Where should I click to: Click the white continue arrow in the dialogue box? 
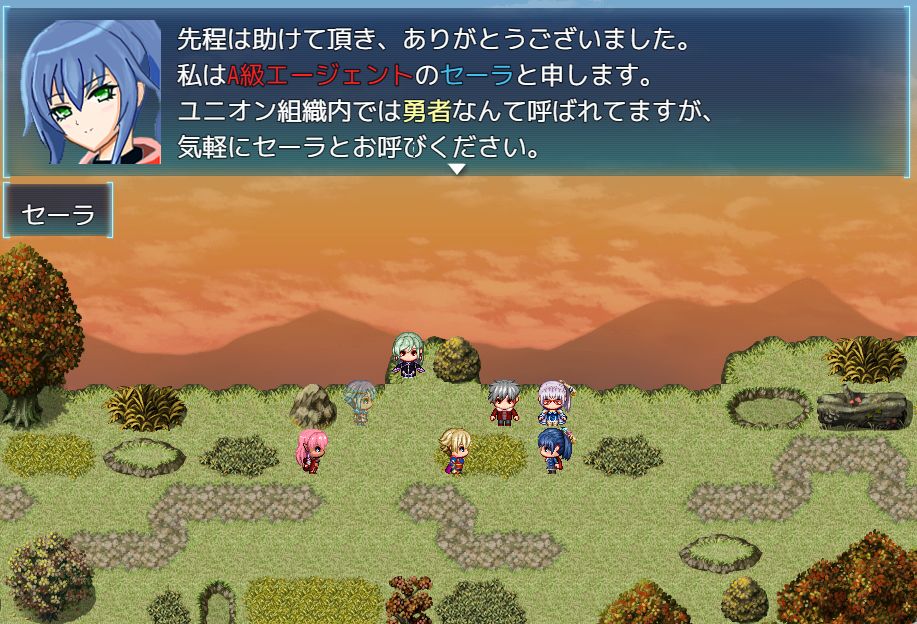pos(456,169)
